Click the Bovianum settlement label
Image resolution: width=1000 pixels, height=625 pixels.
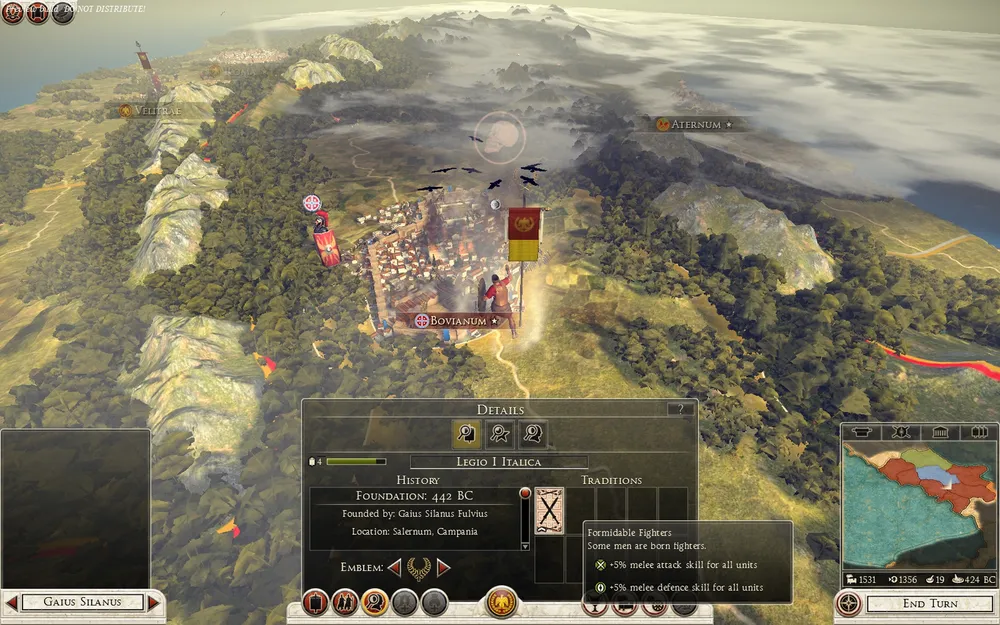pyautogui.click(x=458, y=321)
